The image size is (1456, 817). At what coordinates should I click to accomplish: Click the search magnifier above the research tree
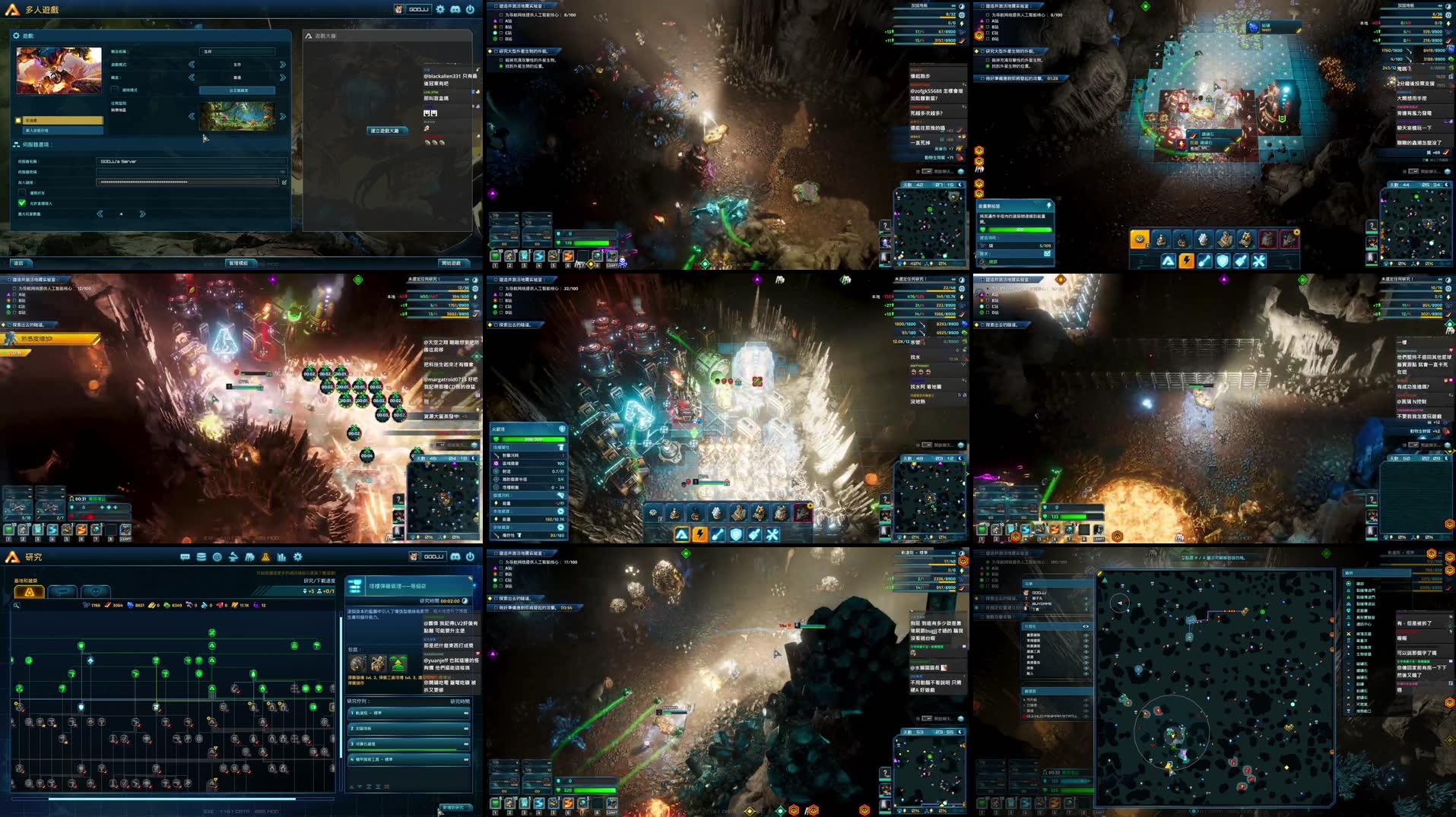tap(17, 605)
